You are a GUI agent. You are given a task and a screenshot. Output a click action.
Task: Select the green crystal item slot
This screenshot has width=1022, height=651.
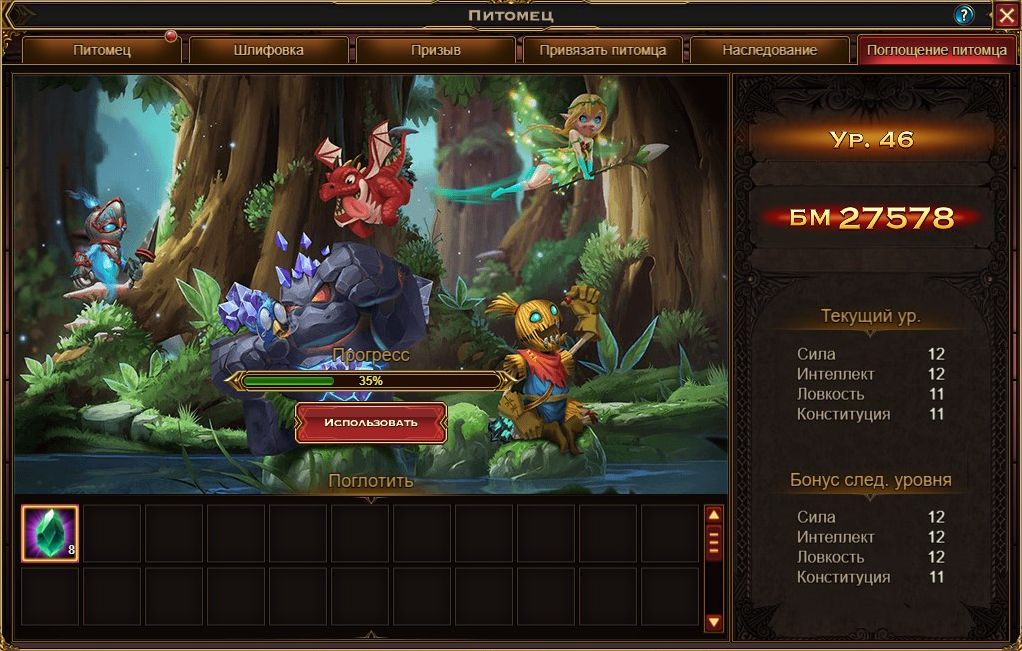tap(50, 534)
